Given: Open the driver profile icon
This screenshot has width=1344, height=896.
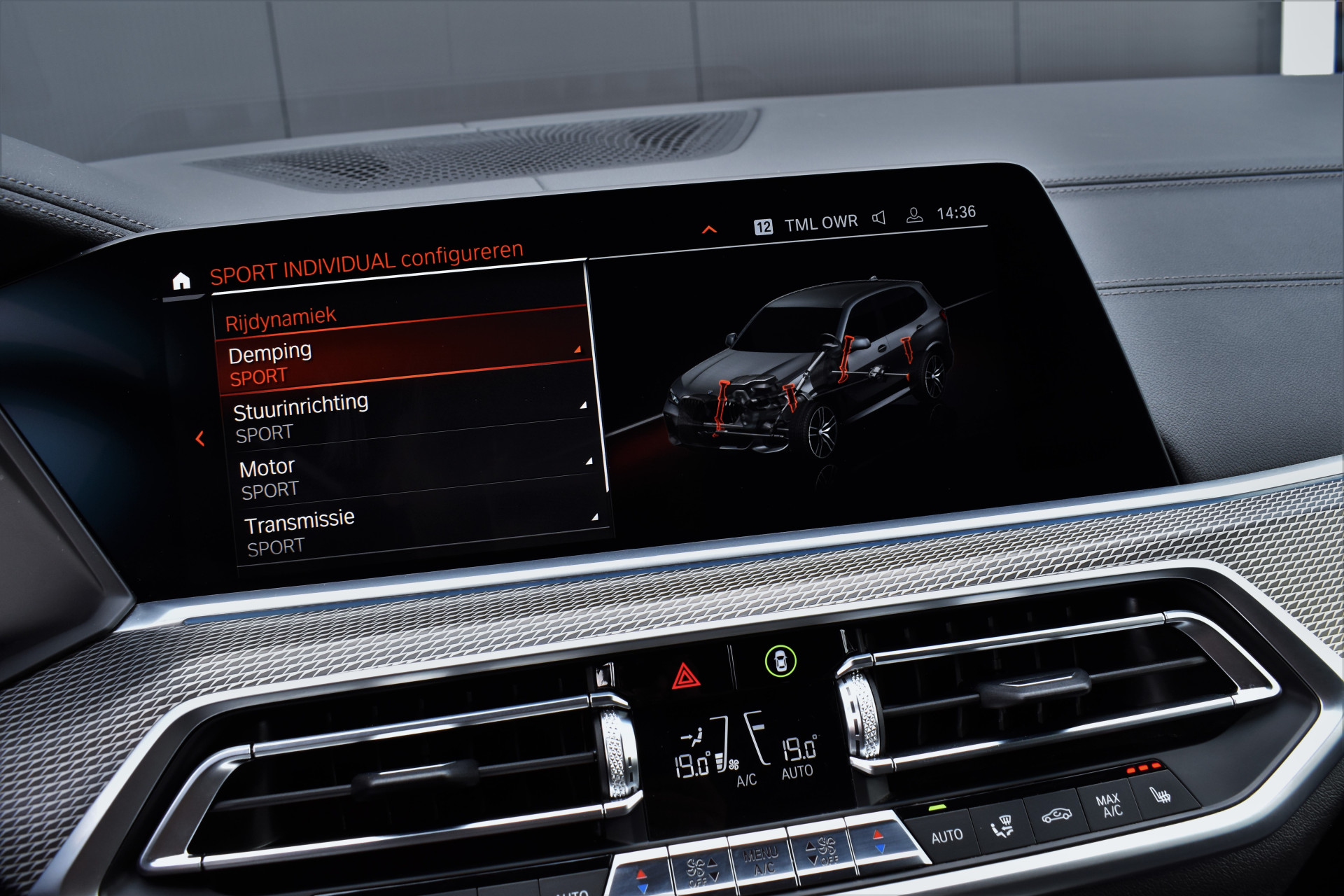Looking at the screenshot, I should click(x=914, y=216).
